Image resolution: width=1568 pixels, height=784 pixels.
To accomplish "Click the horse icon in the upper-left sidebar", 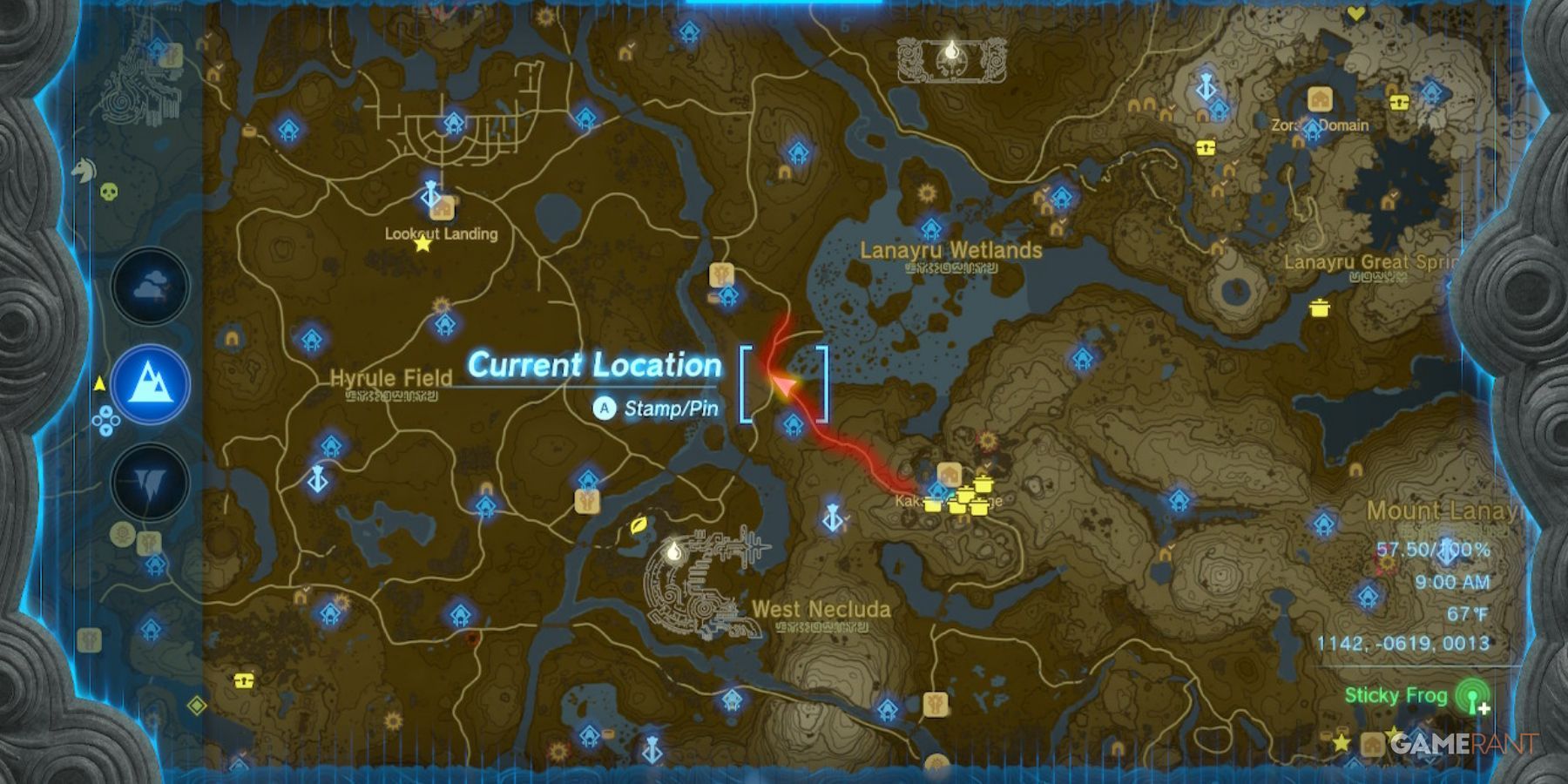I will pyautogui.click(x=85, y=169).
